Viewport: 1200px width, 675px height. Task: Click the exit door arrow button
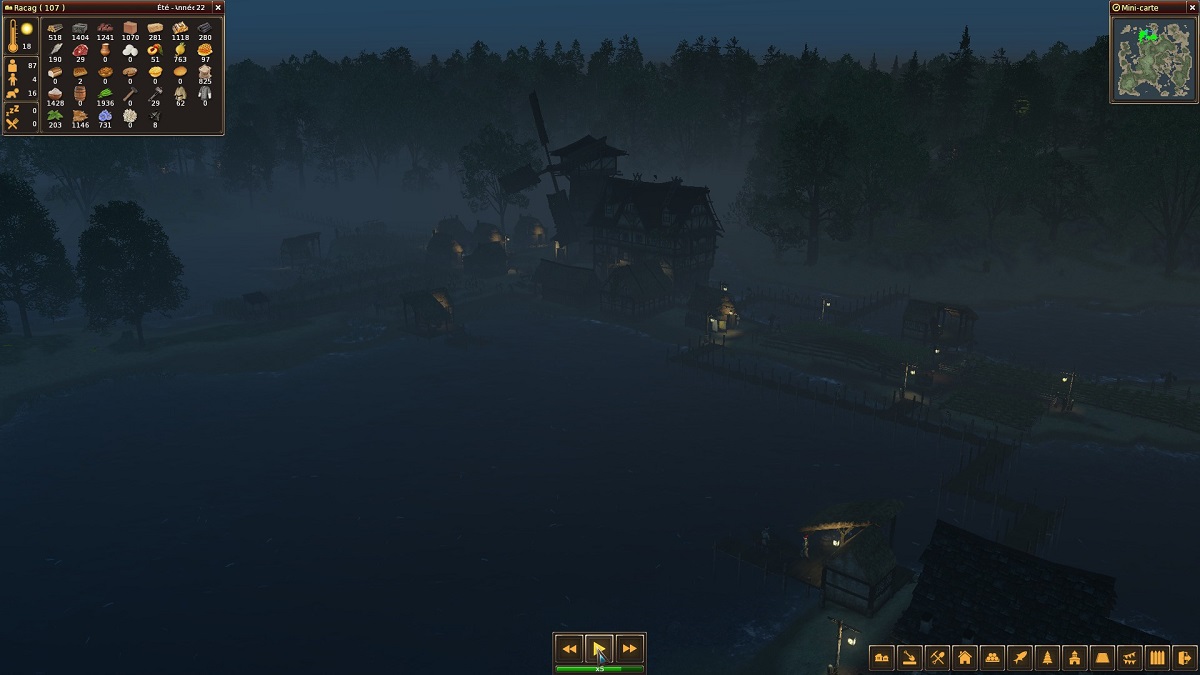pyautogui.click(x=1185, y=657)
